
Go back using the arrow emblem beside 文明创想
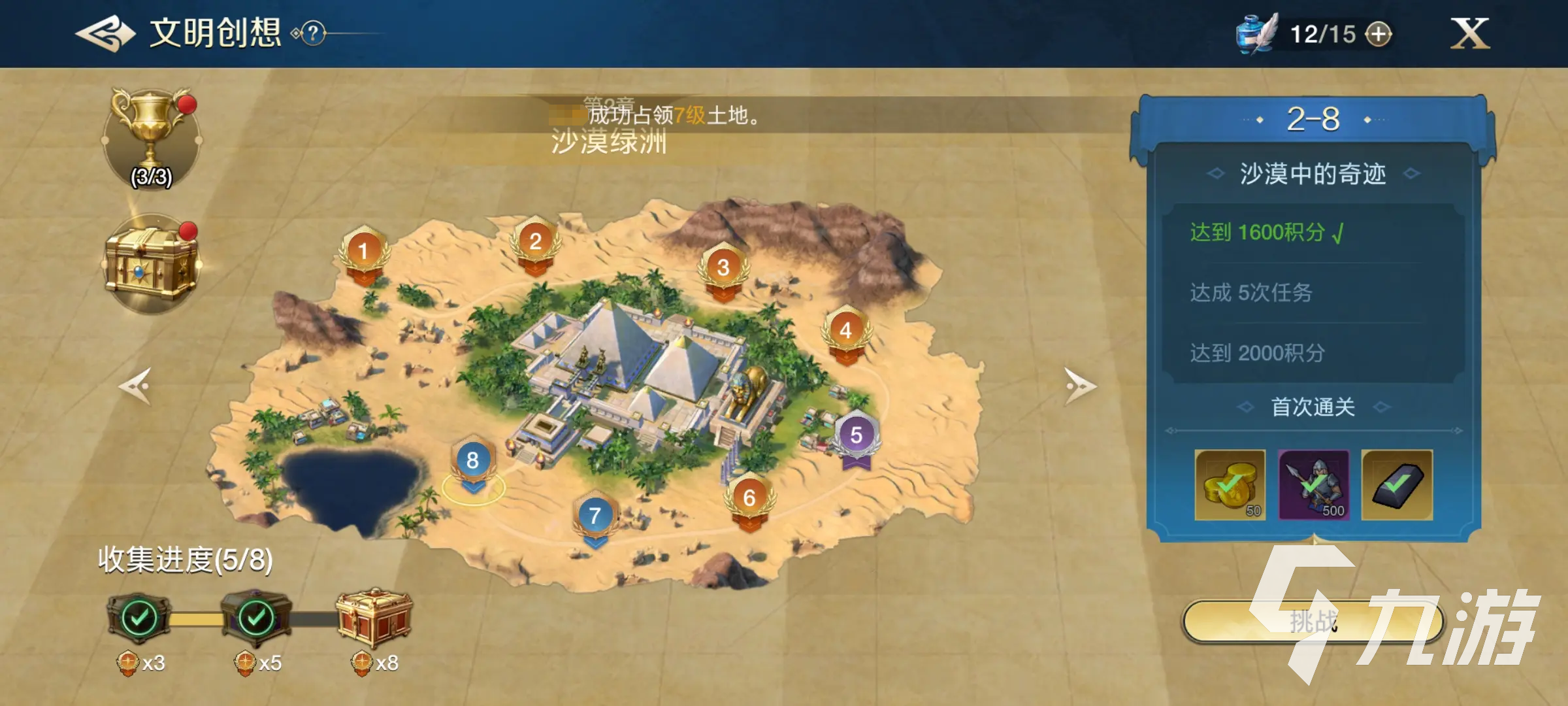[105, 33]
